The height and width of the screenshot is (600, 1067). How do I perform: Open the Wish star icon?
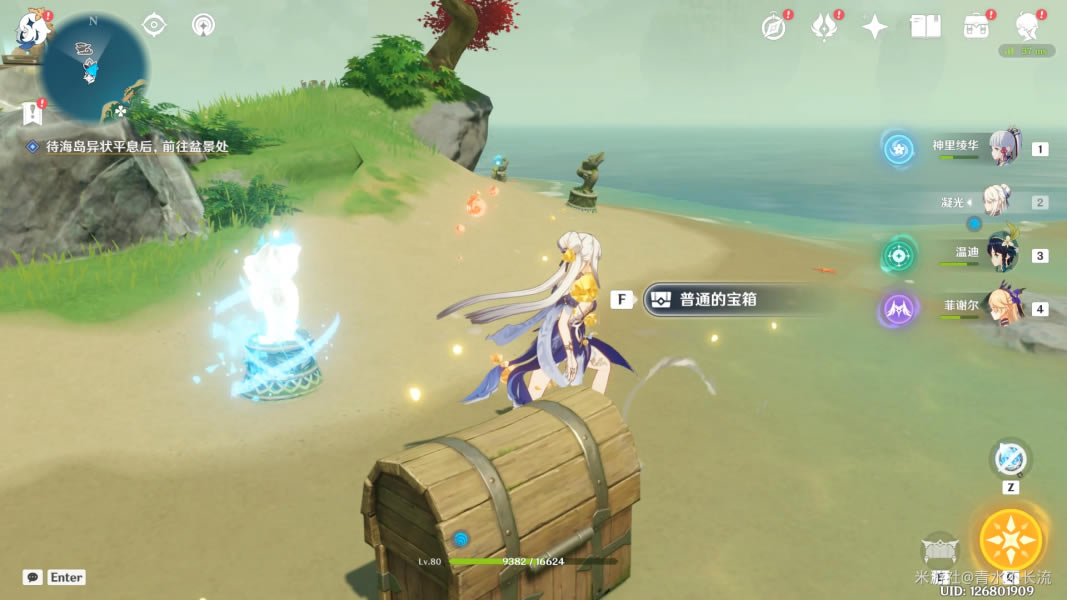875,27
